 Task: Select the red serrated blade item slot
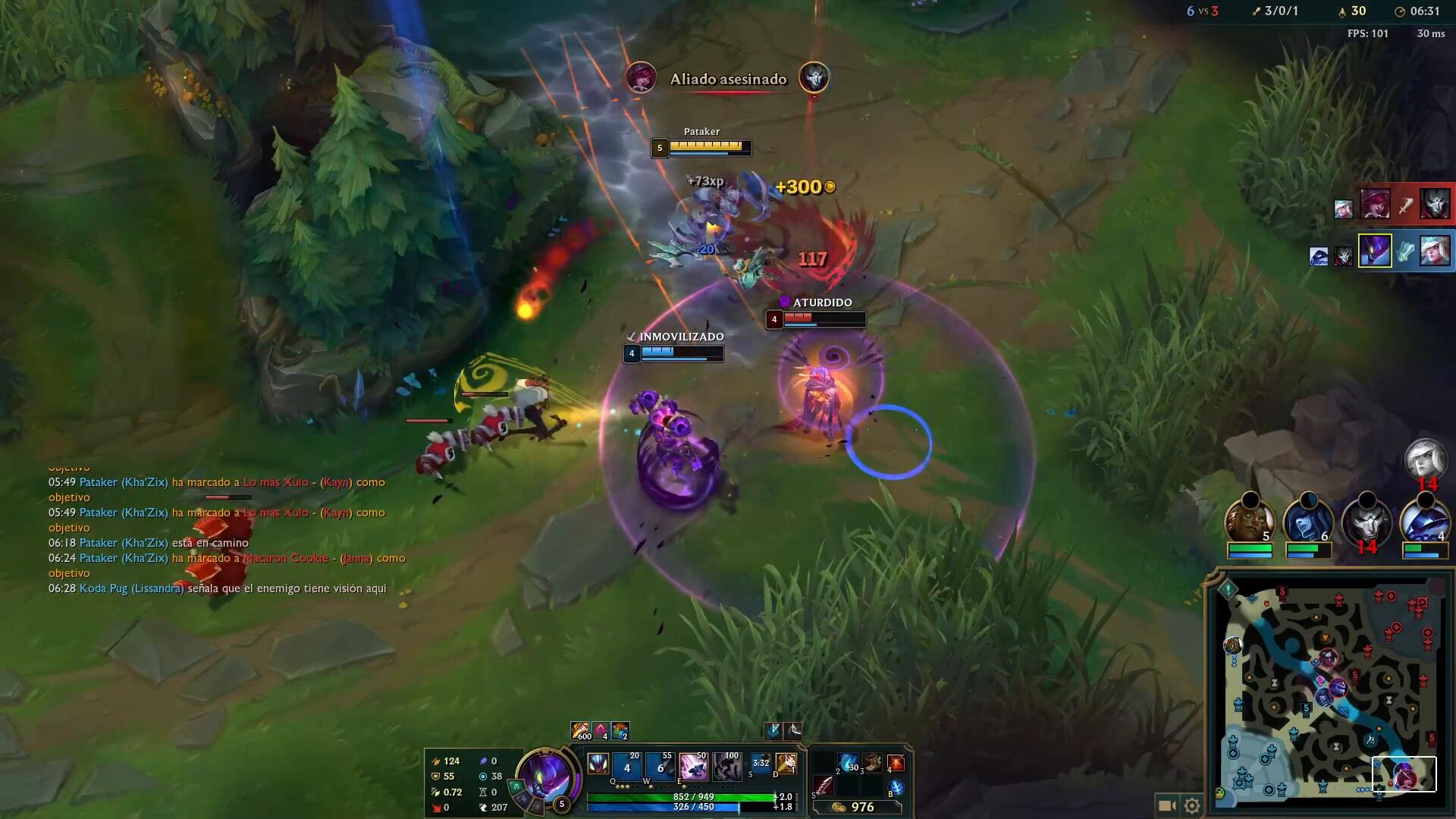tap(824, 786)
